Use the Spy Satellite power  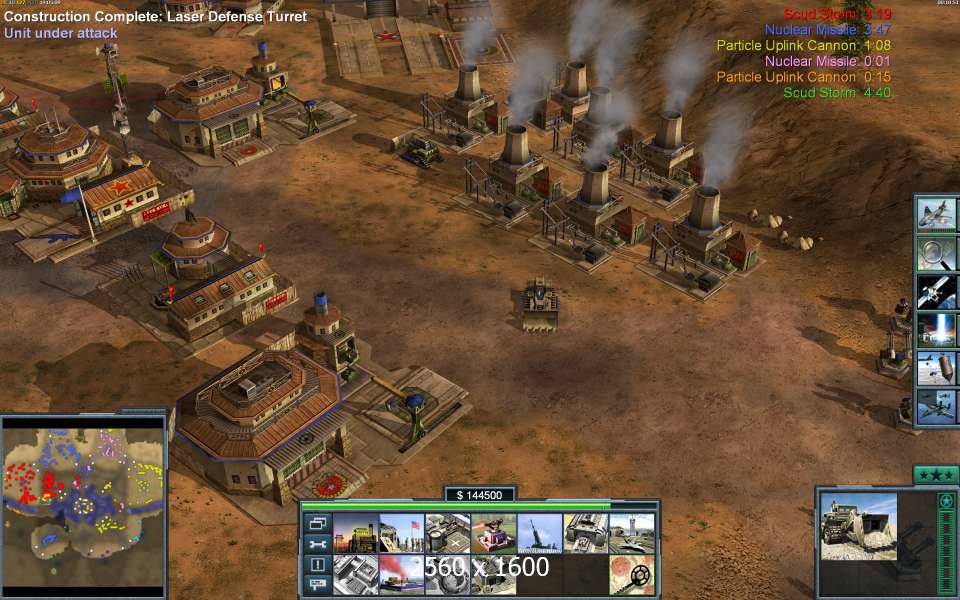pos(938,291)
